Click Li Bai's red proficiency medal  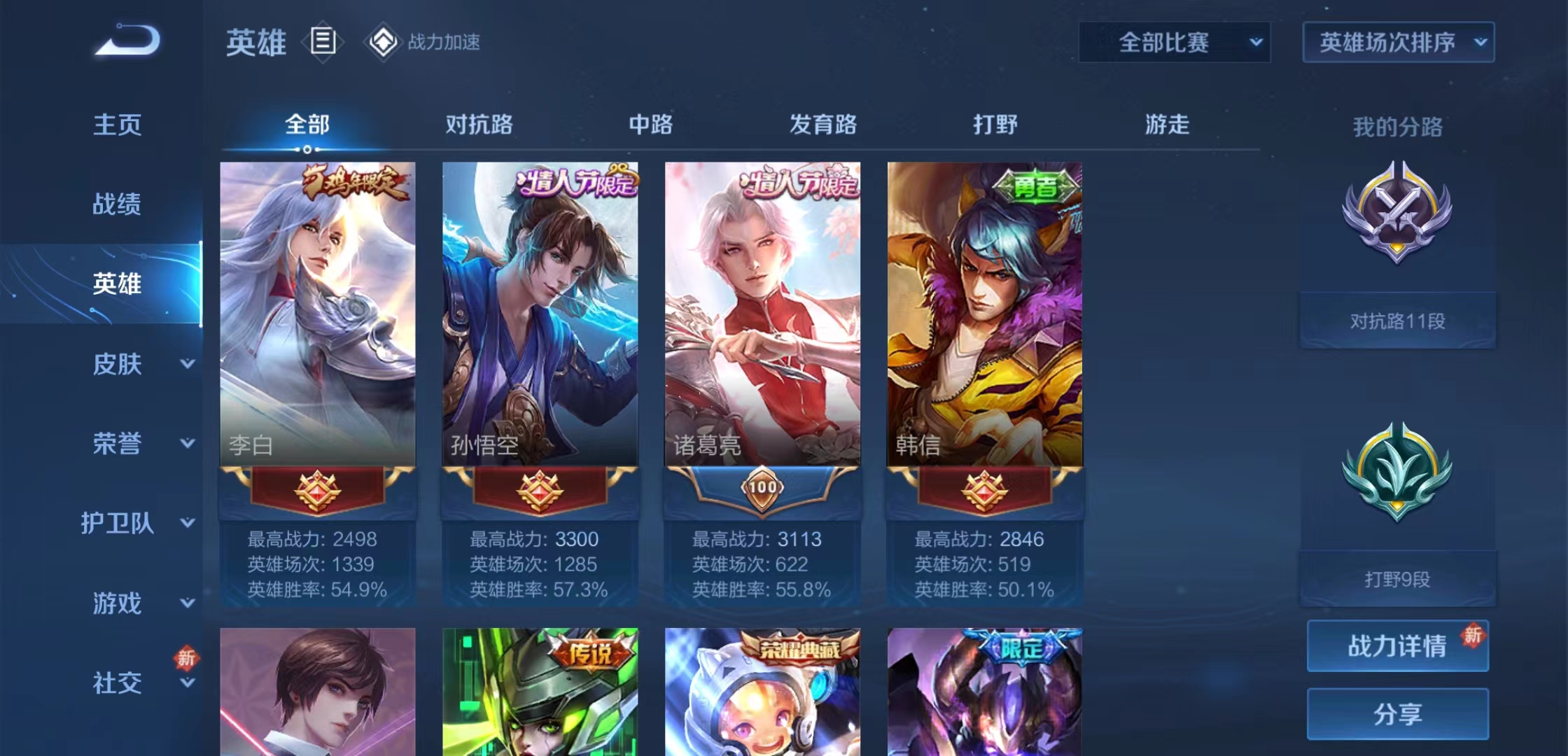pyautogui.click(x=318, y=489)
